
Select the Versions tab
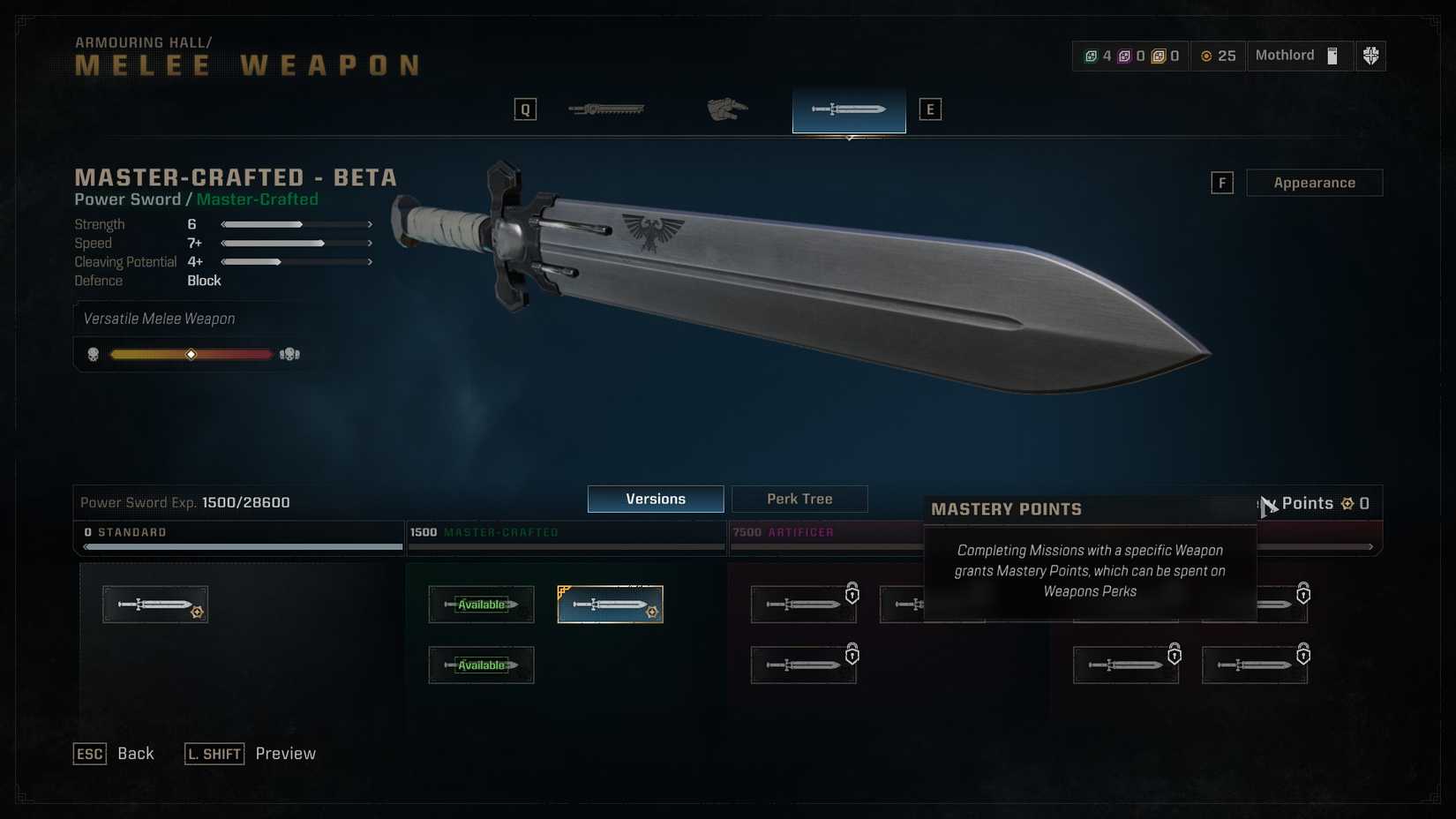tap(655, 499)
